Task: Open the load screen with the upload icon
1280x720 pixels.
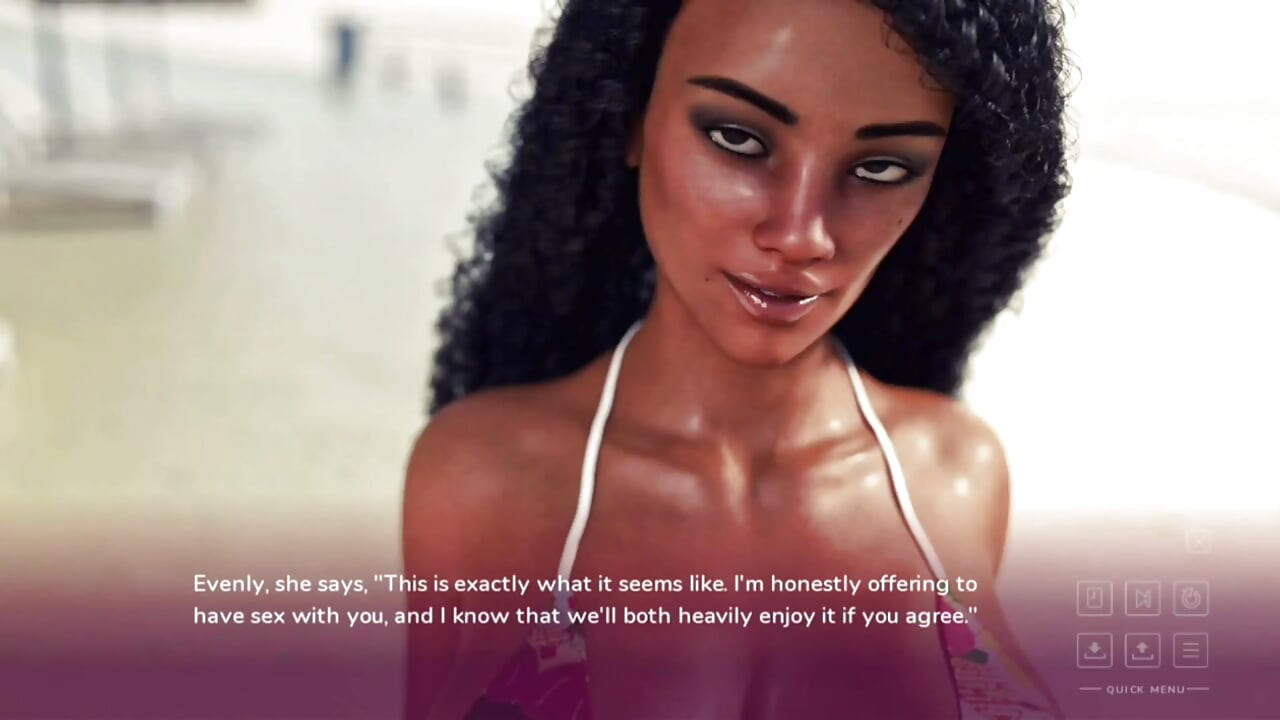Action: tap(1142, 650)
